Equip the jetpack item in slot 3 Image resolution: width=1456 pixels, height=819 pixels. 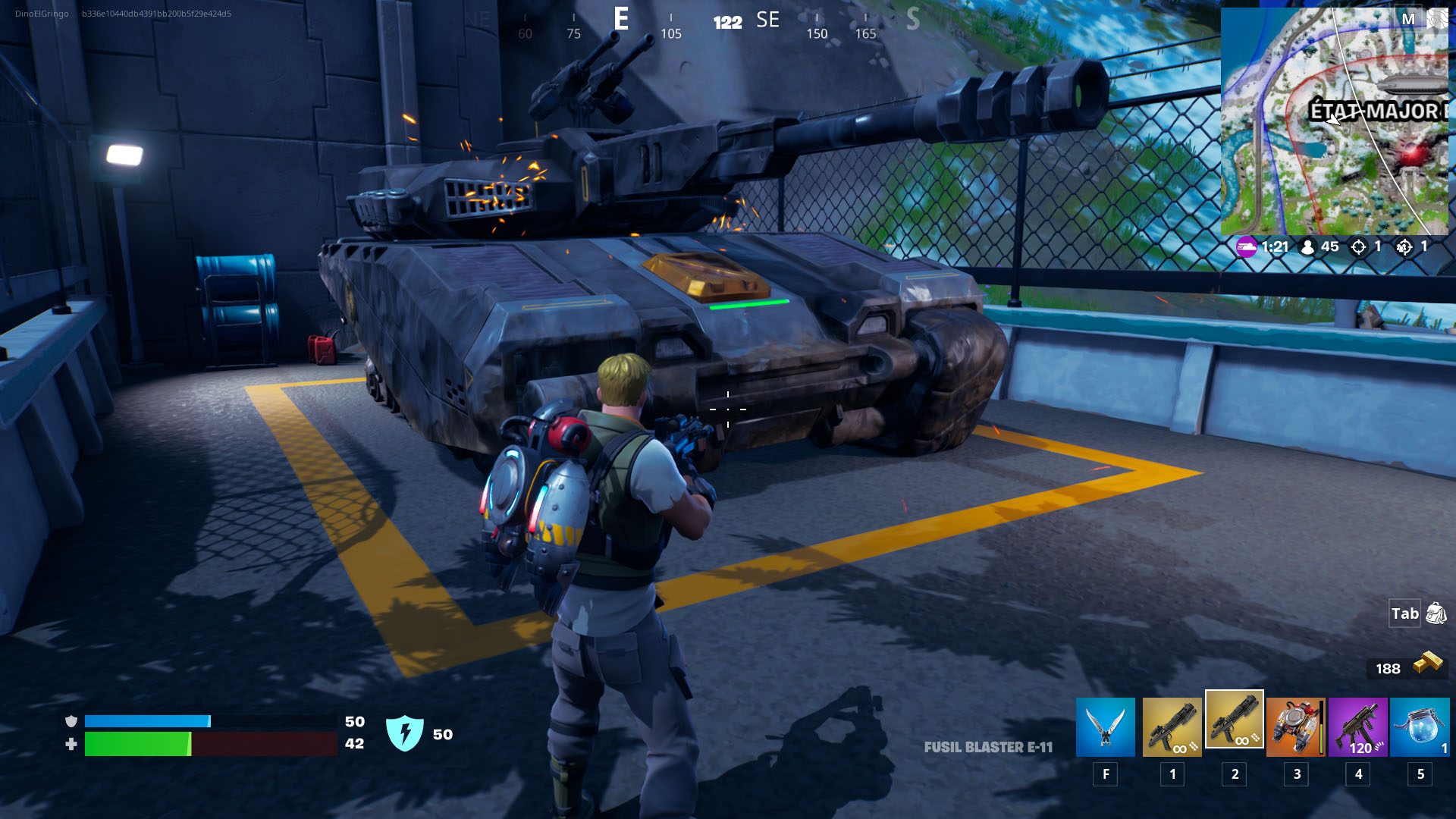click(x=1295, y=726)
